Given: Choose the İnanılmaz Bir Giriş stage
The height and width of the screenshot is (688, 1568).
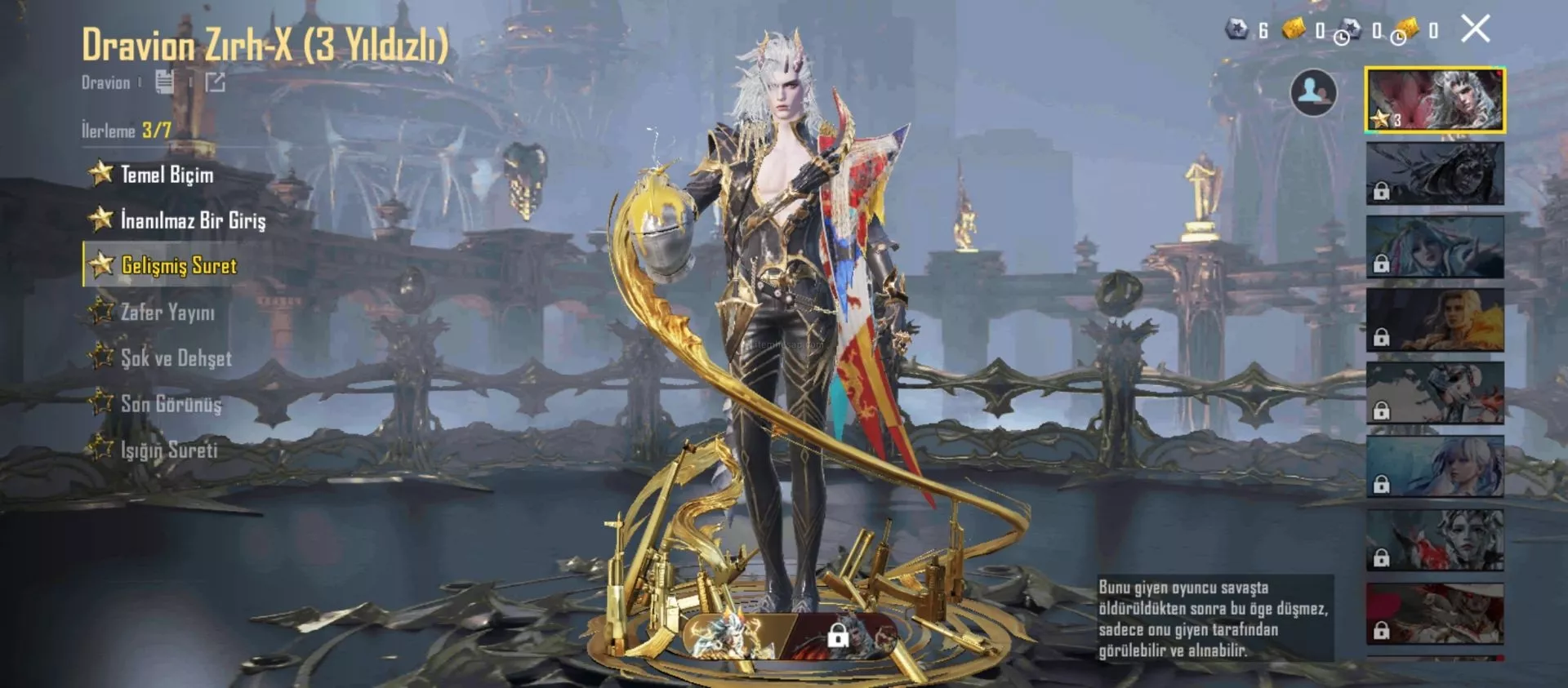Looking at the screenshot, I should [x=193, y=220].
